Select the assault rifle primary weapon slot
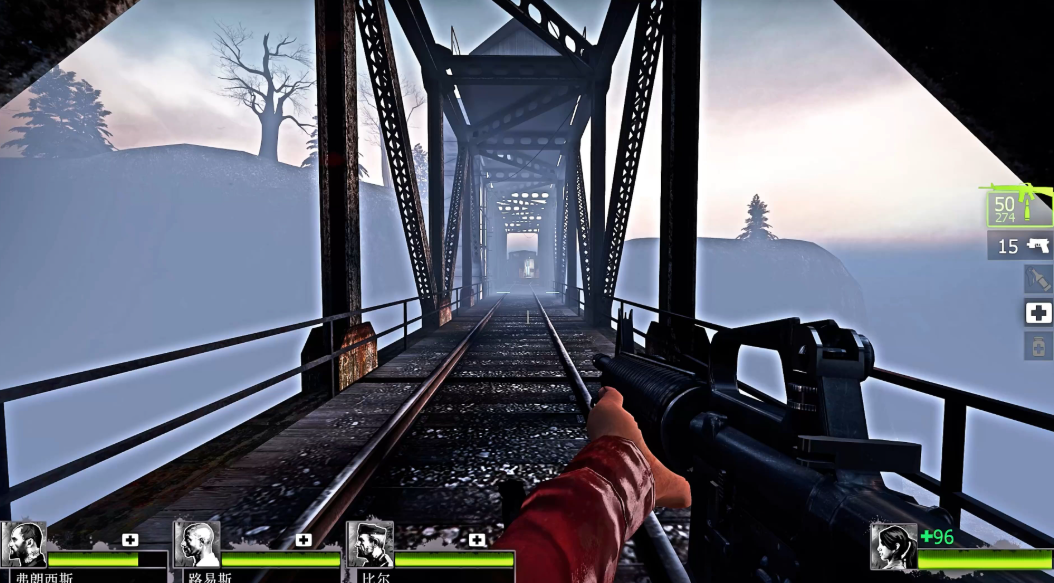1054x583 pixels. [x=1020, y=207]
